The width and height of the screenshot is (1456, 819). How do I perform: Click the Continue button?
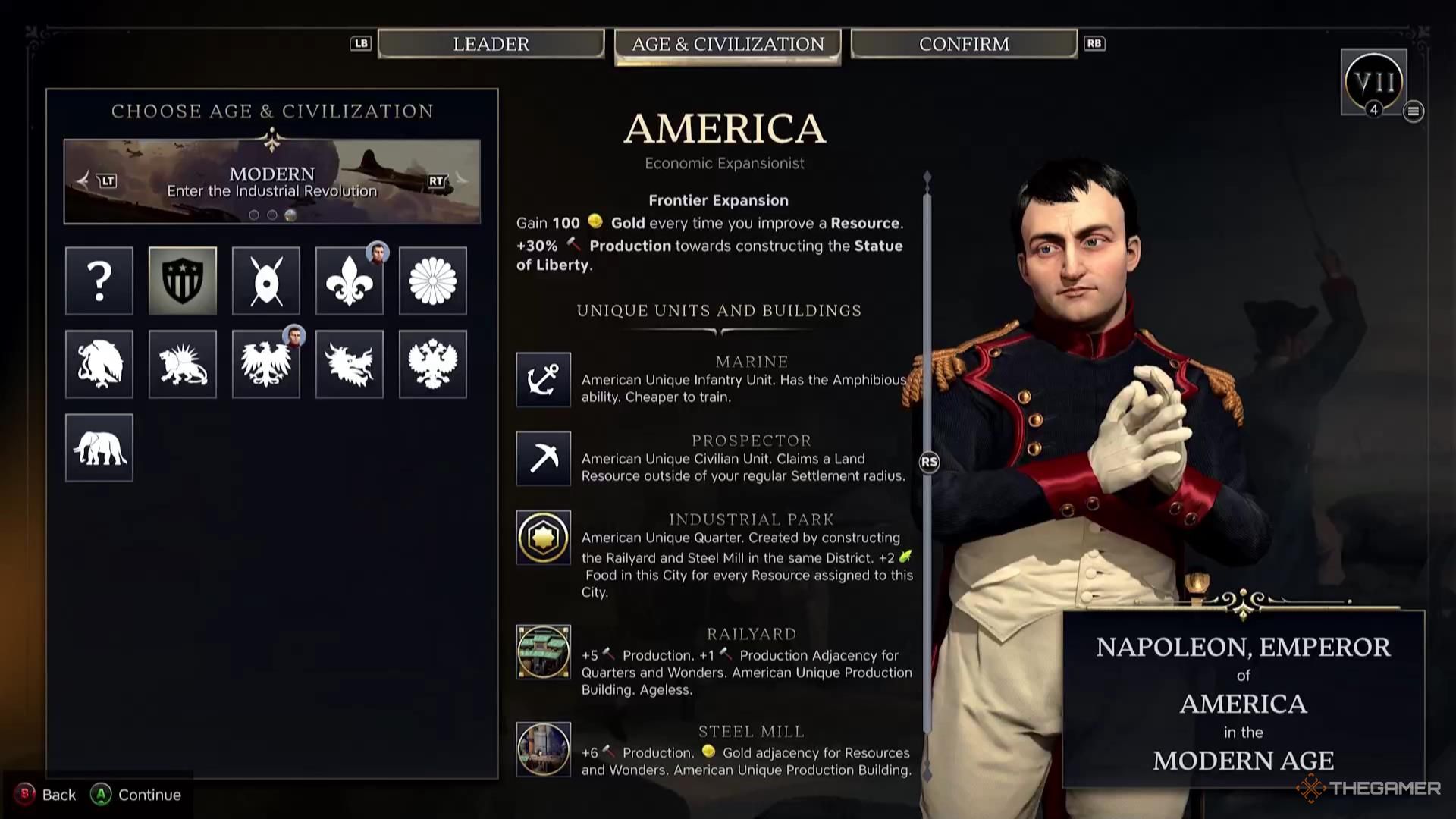136,794
